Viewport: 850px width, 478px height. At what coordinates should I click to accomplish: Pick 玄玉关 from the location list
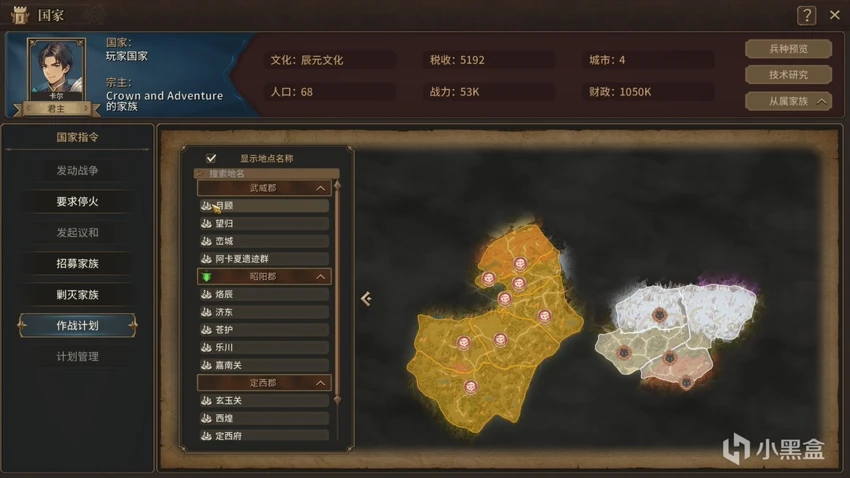point(264,401)
